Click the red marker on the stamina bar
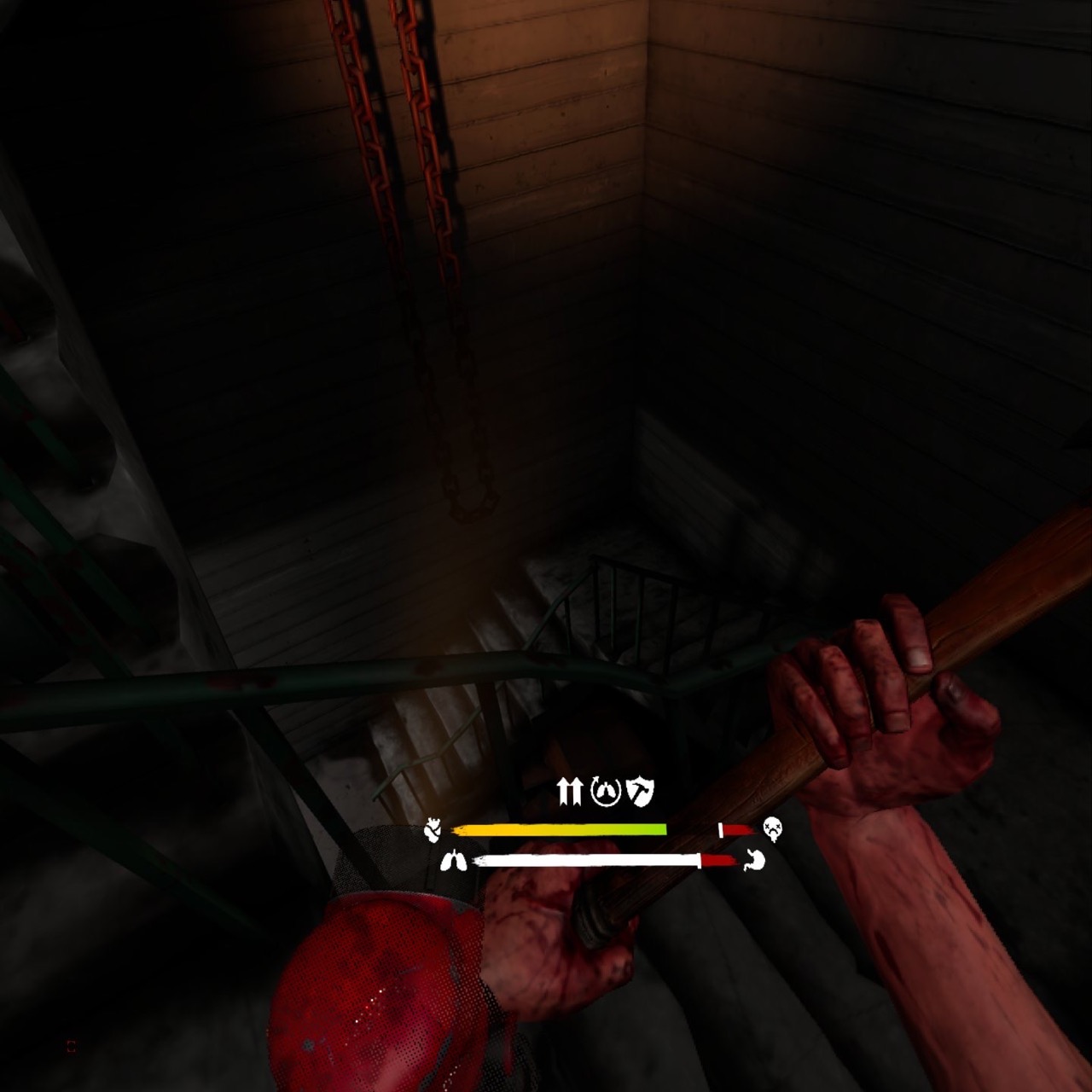The height and width of the screenshot is (1092, 1092). click(x=717, y=860)
